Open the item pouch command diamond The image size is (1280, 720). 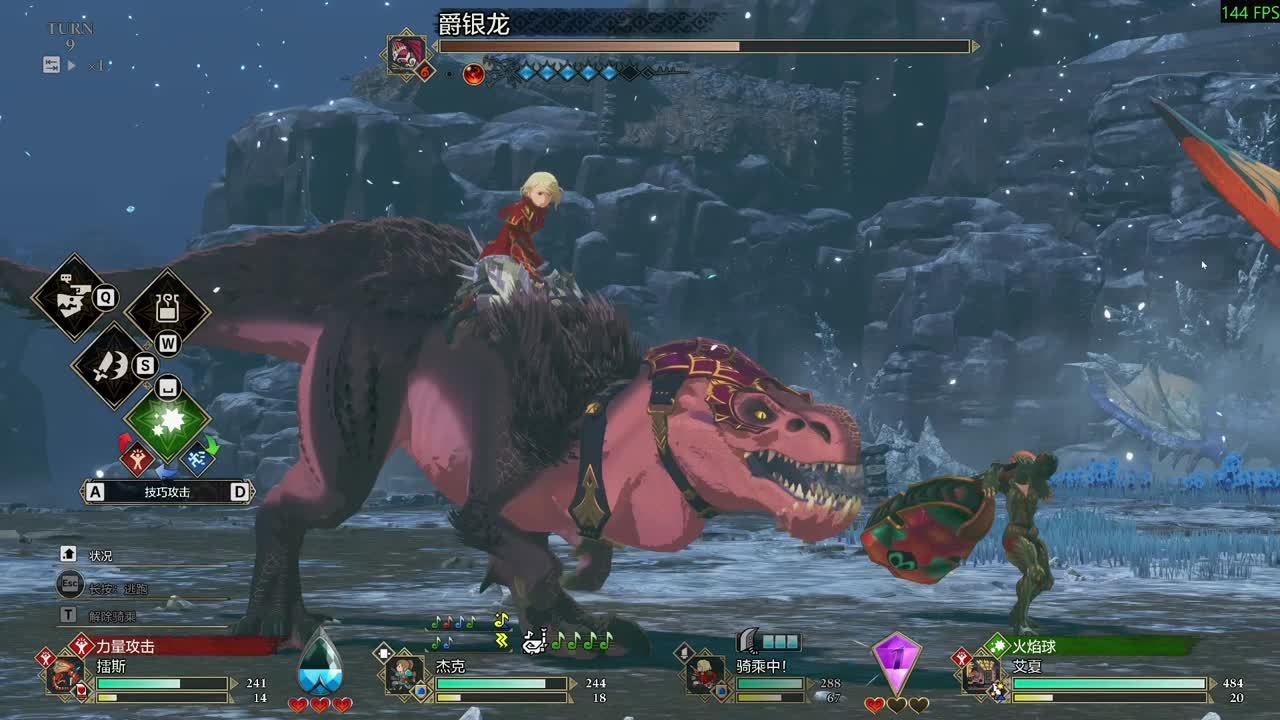[x=166, y=310]
